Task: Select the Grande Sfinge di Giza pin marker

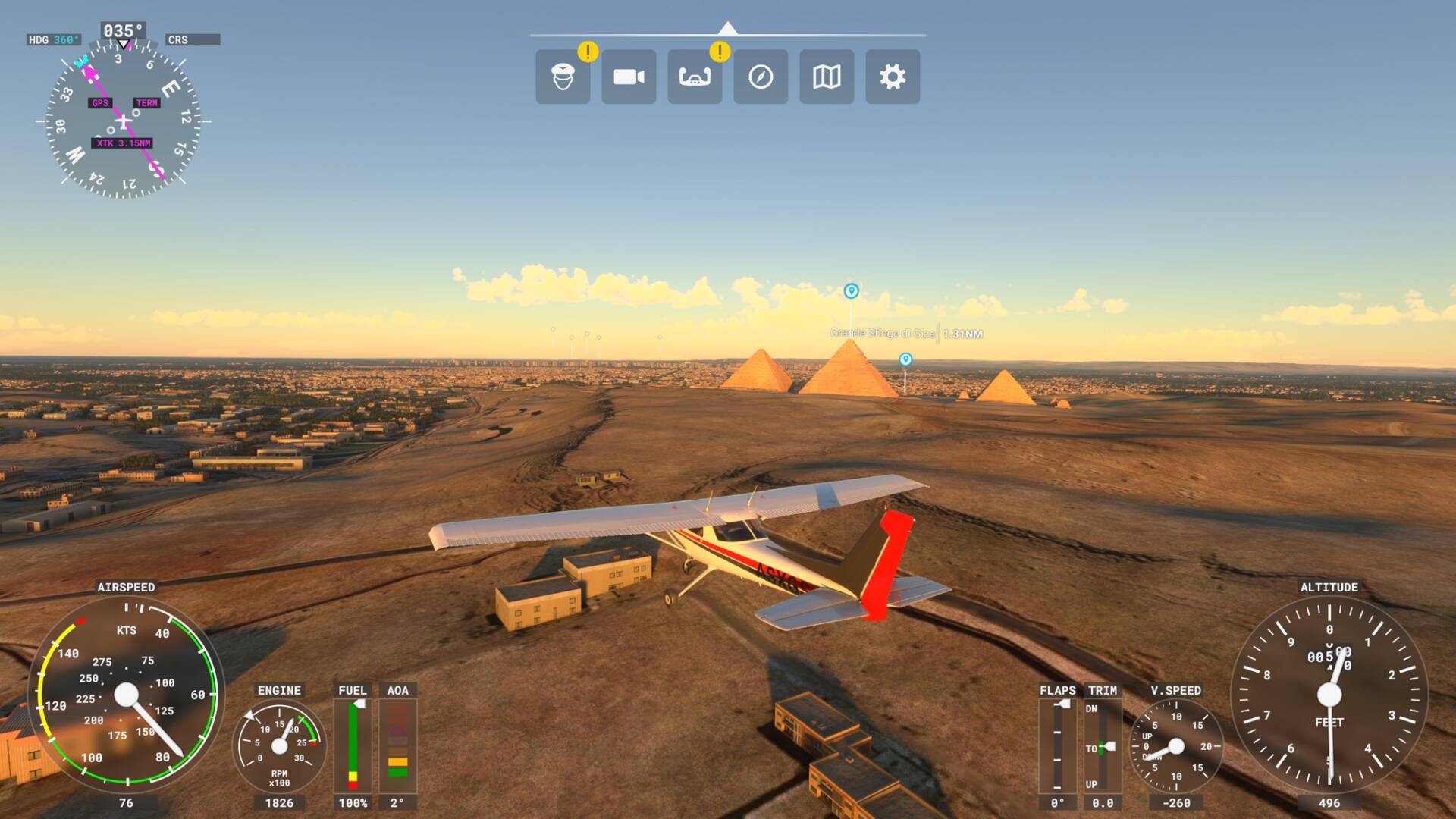Action: tap(850, 292)
